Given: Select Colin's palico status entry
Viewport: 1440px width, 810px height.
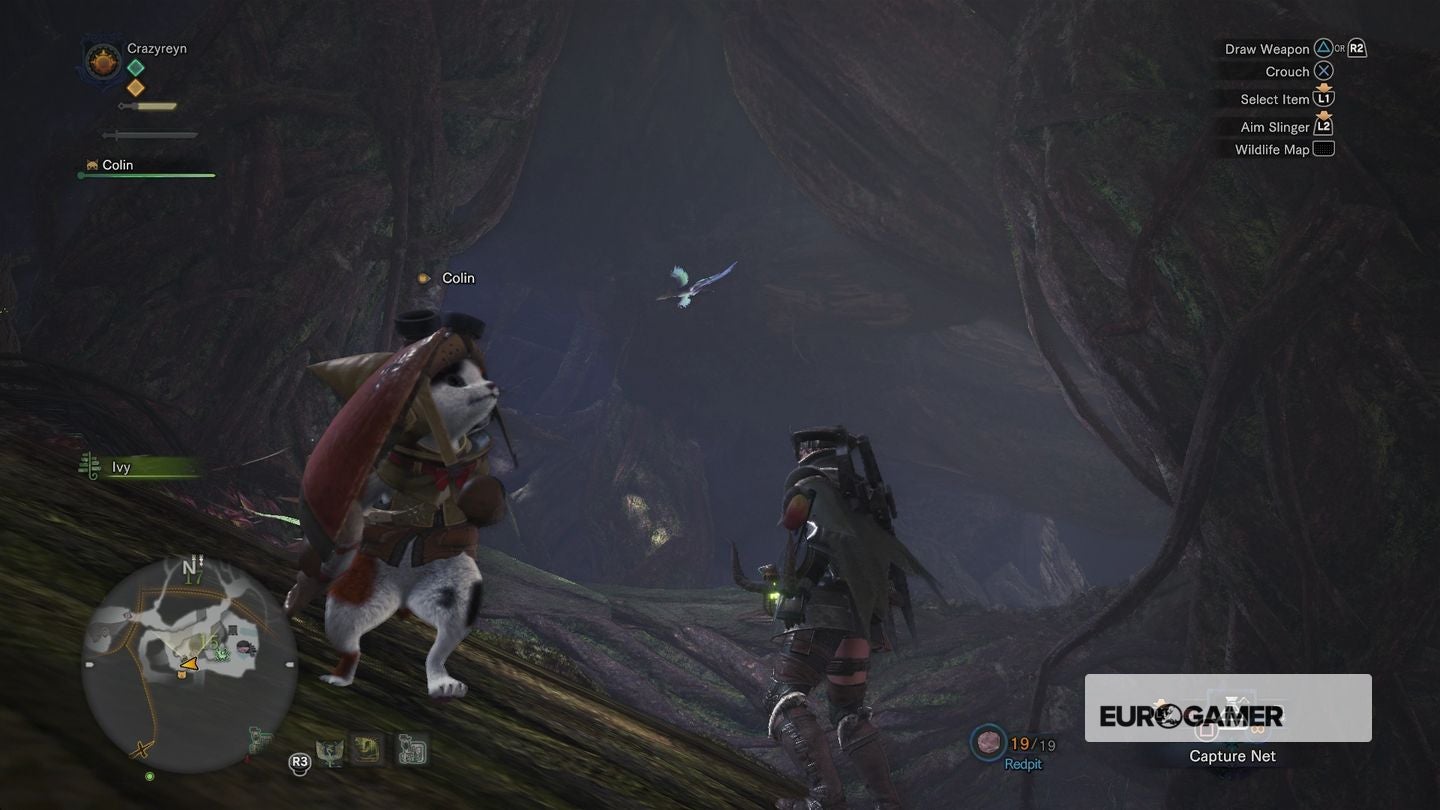Looking at the screenshot, I should pyautogui.click(x=117, y=165).
